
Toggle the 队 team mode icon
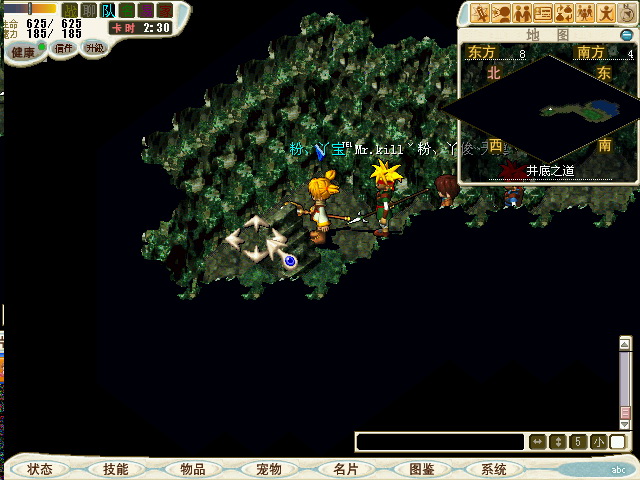(108, 10)
